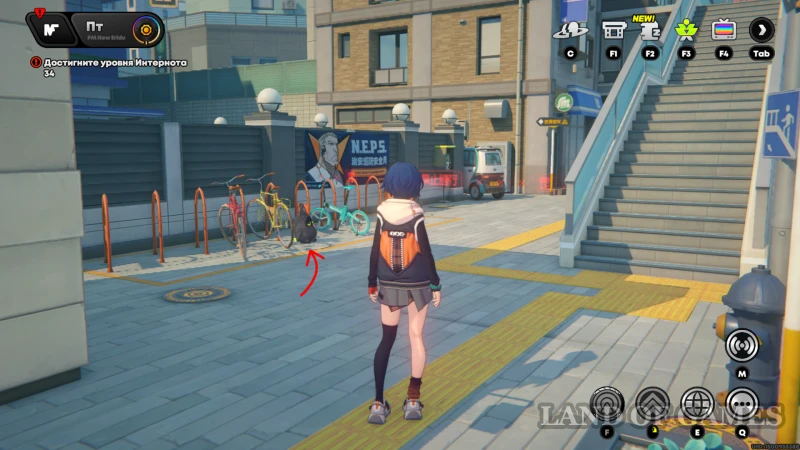Open the three dots chat button
This screenshot has height=450, width=800.
742,404
